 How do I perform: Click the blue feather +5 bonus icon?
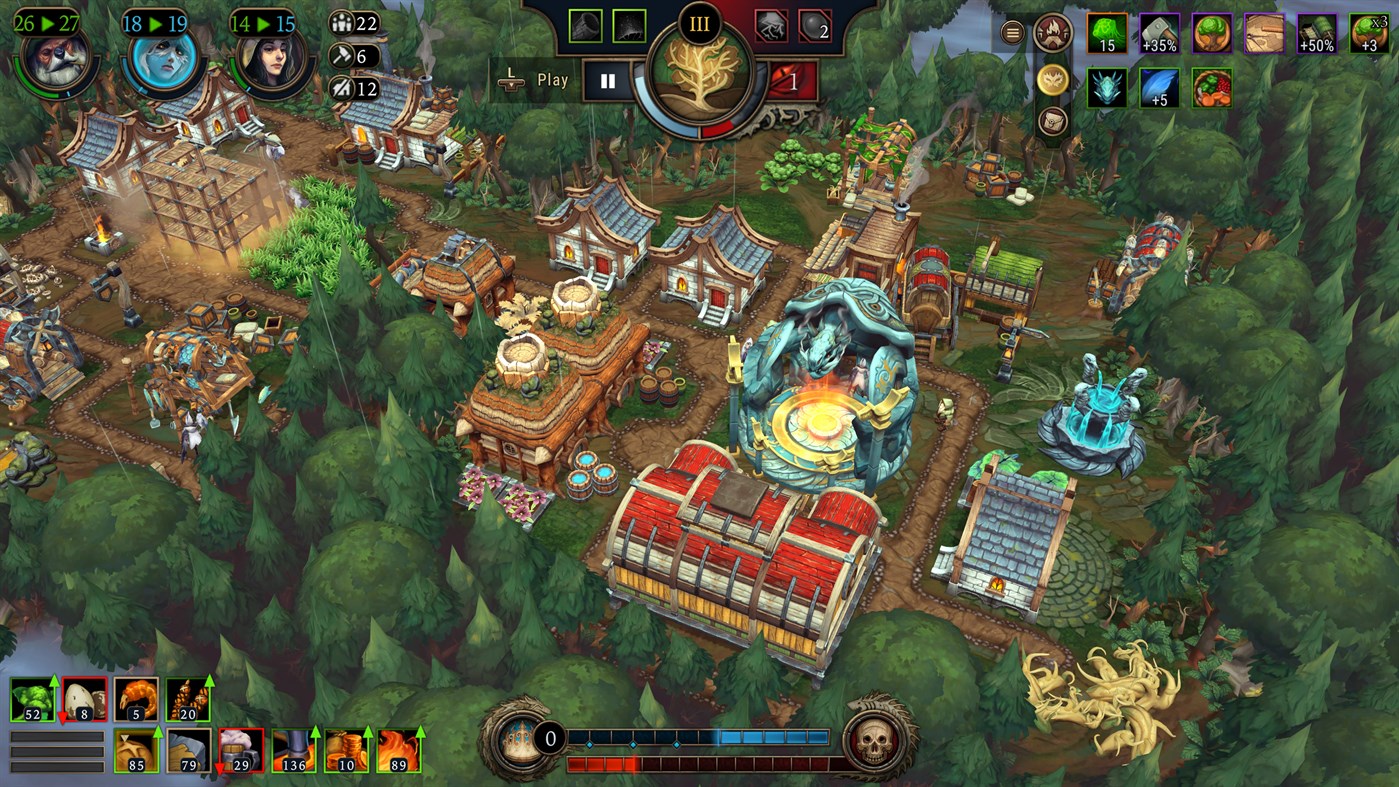tap(1158, 87)
